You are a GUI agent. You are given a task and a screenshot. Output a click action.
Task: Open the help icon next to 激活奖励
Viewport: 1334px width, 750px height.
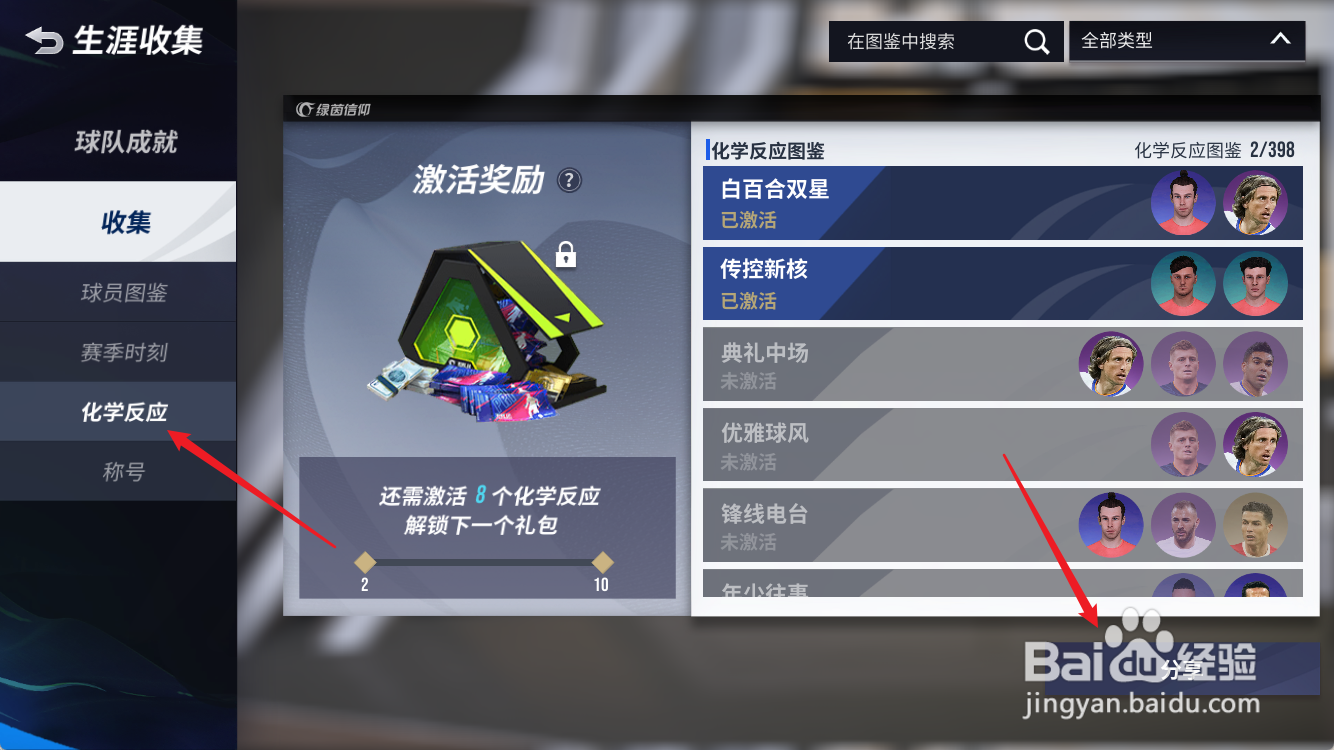pos(567,180)
